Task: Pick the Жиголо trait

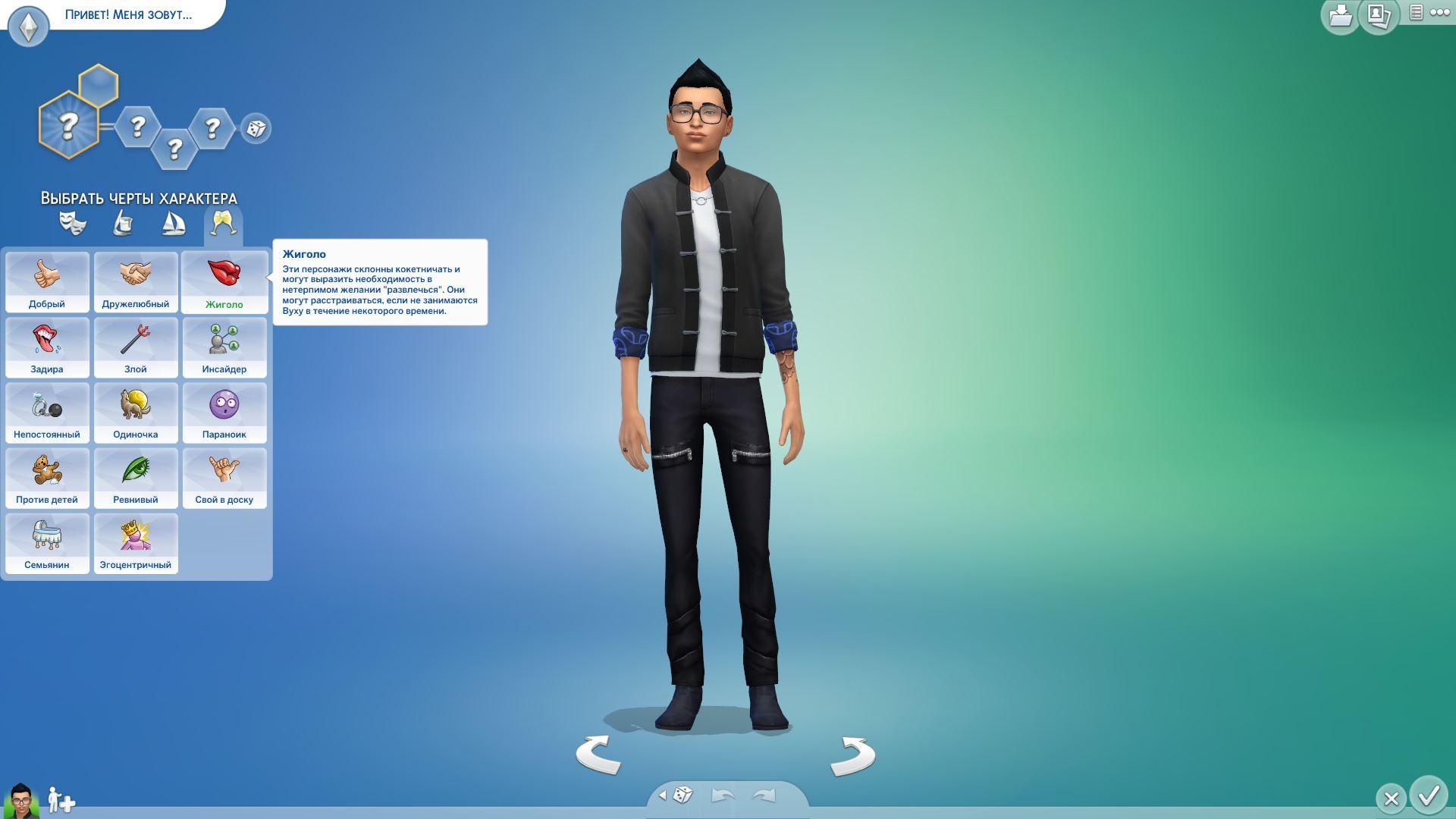Action: 224,282
